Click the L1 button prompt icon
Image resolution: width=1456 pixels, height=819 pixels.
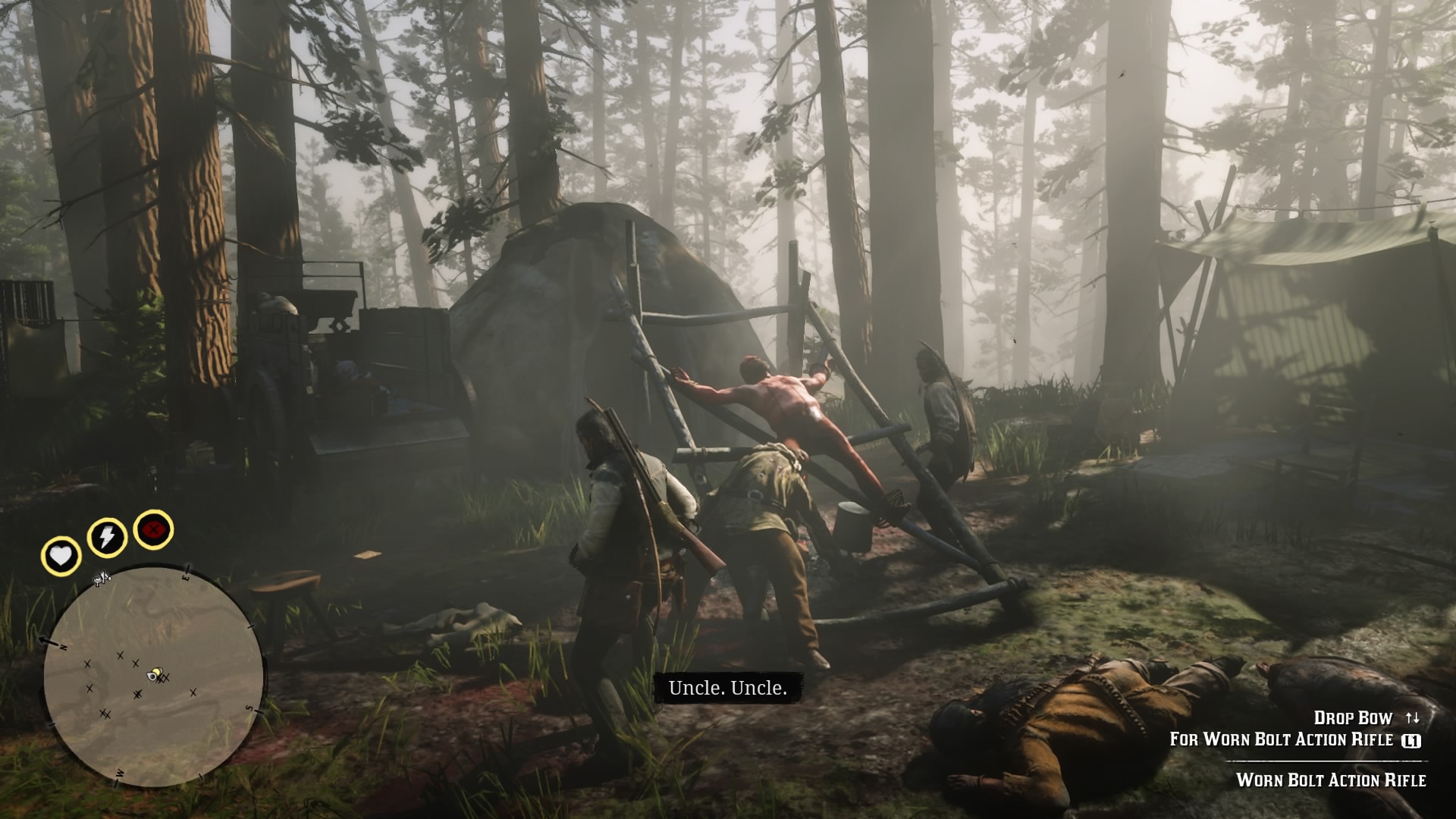(x=1410, y=741)
